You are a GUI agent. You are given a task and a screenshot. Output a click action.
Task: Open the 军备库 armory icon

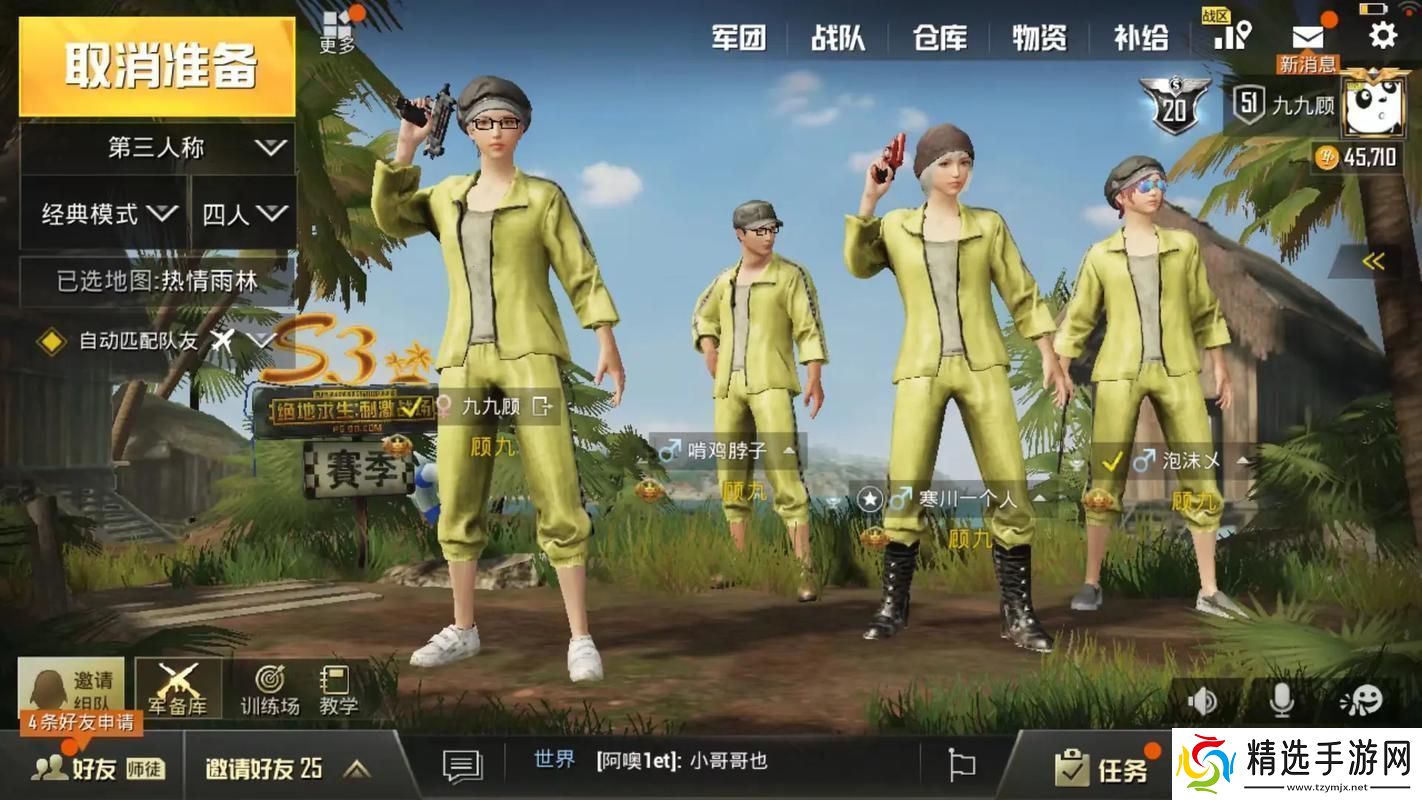tap(178, 690)
